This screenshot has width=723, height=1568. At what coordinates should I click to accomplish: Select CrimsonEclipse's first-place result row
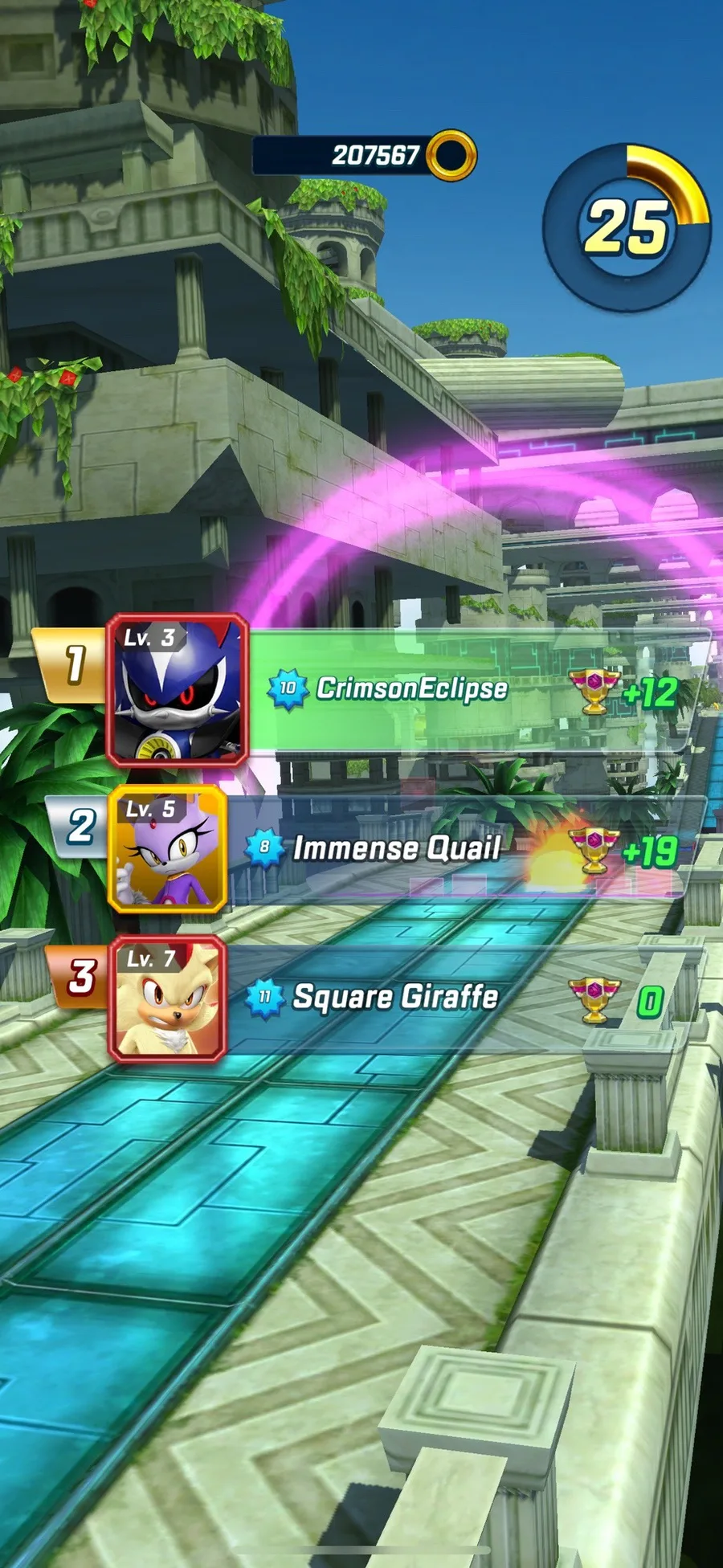tap(474, 689)
